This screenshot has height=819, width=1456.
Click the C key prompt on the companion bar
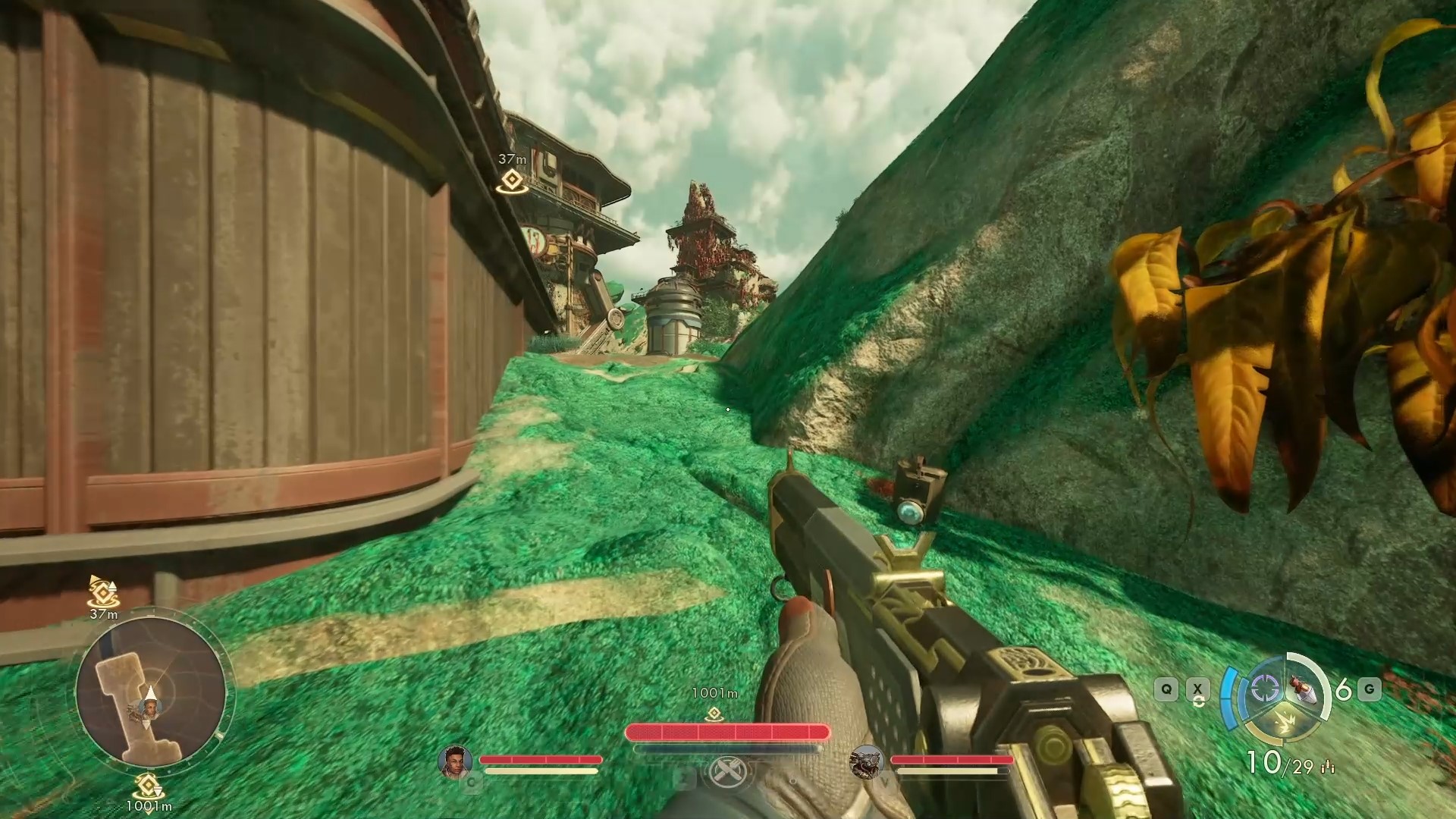(471, 783)
